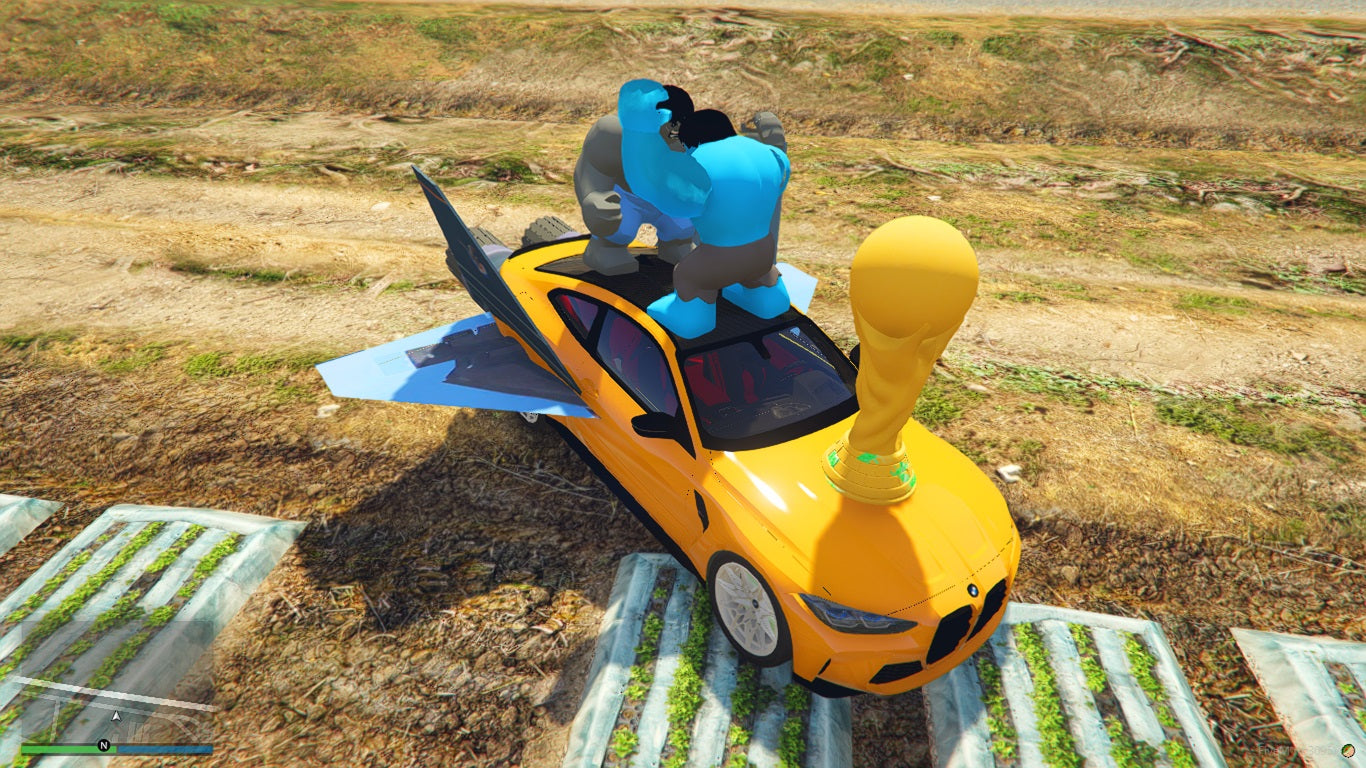Click the player arrow on the minimap
1366x768 pixels.
point(115,715)
